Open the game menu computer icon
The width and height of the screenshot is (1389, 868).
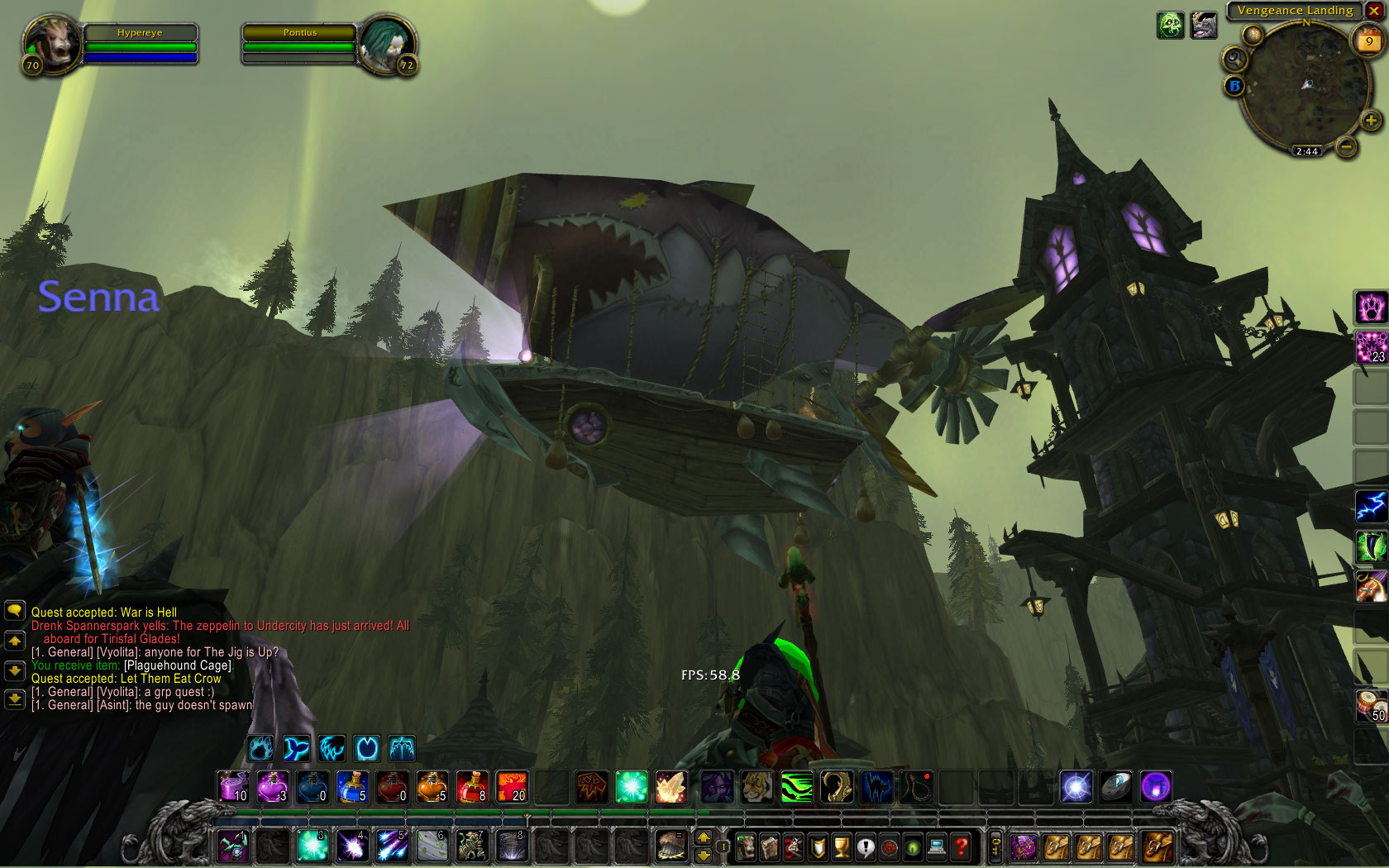pos(937,847)
